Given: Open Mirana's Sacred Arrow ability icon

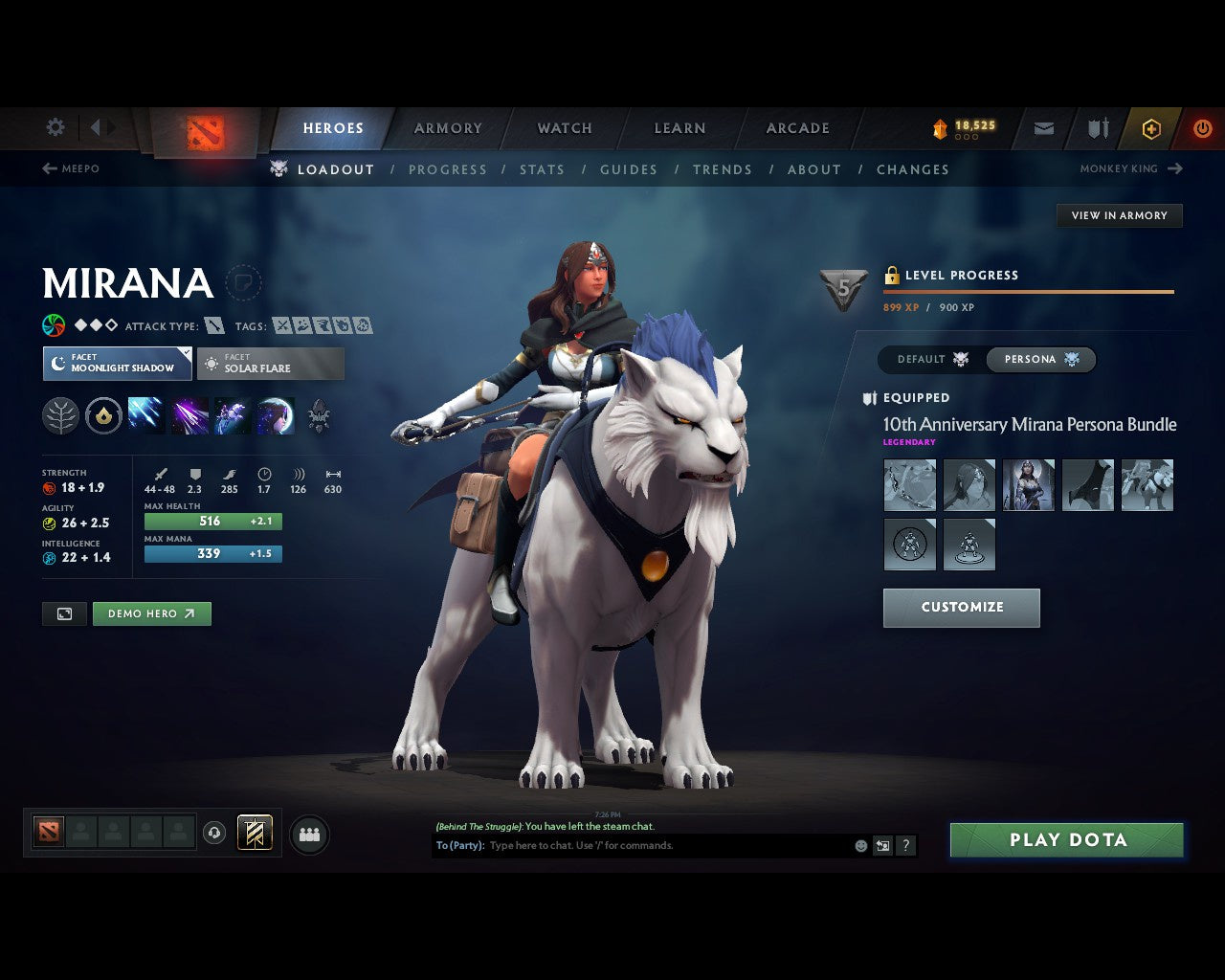Looking at the screenshot, I should [x=189, y=414].
